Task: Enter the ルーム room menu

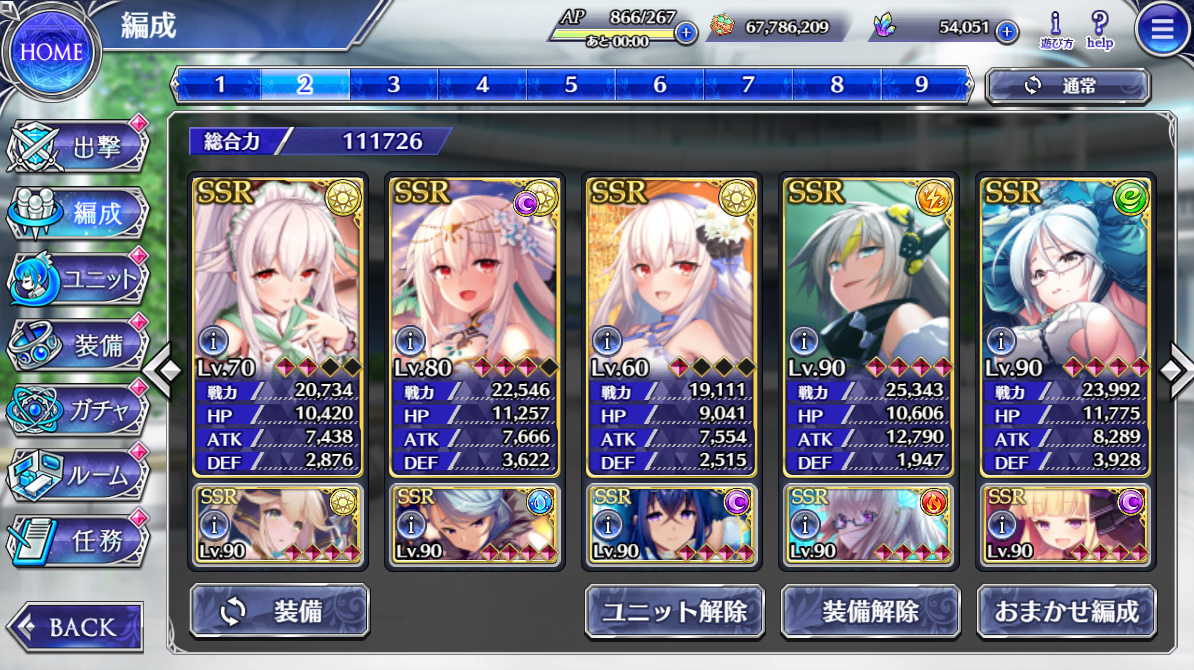Action: coord(80,476)
